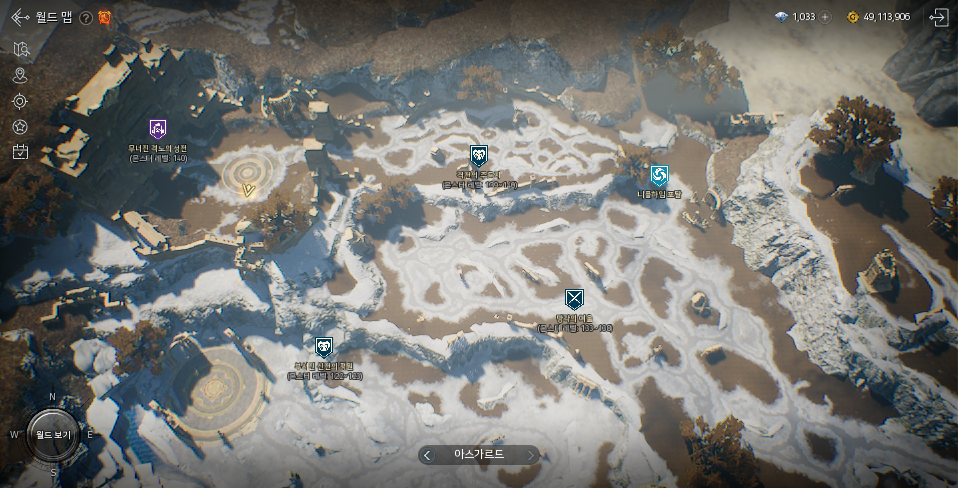Image resolution: width=958 pixels, height=488 pixels.
Task: Open the question mark help icon
Action: [86, 18]
